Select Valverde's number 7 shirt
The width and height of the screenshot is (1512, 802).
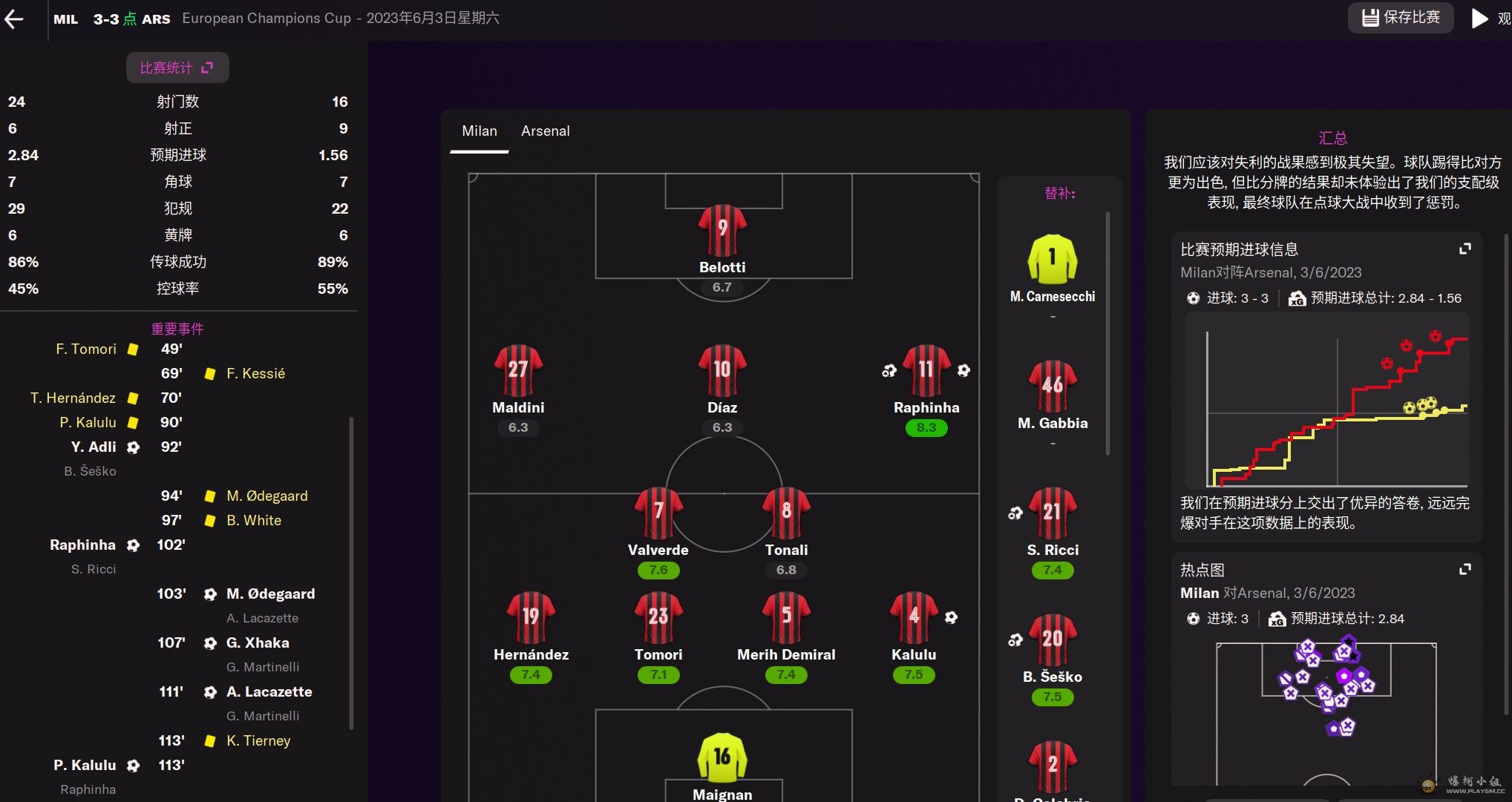(658, 513)
